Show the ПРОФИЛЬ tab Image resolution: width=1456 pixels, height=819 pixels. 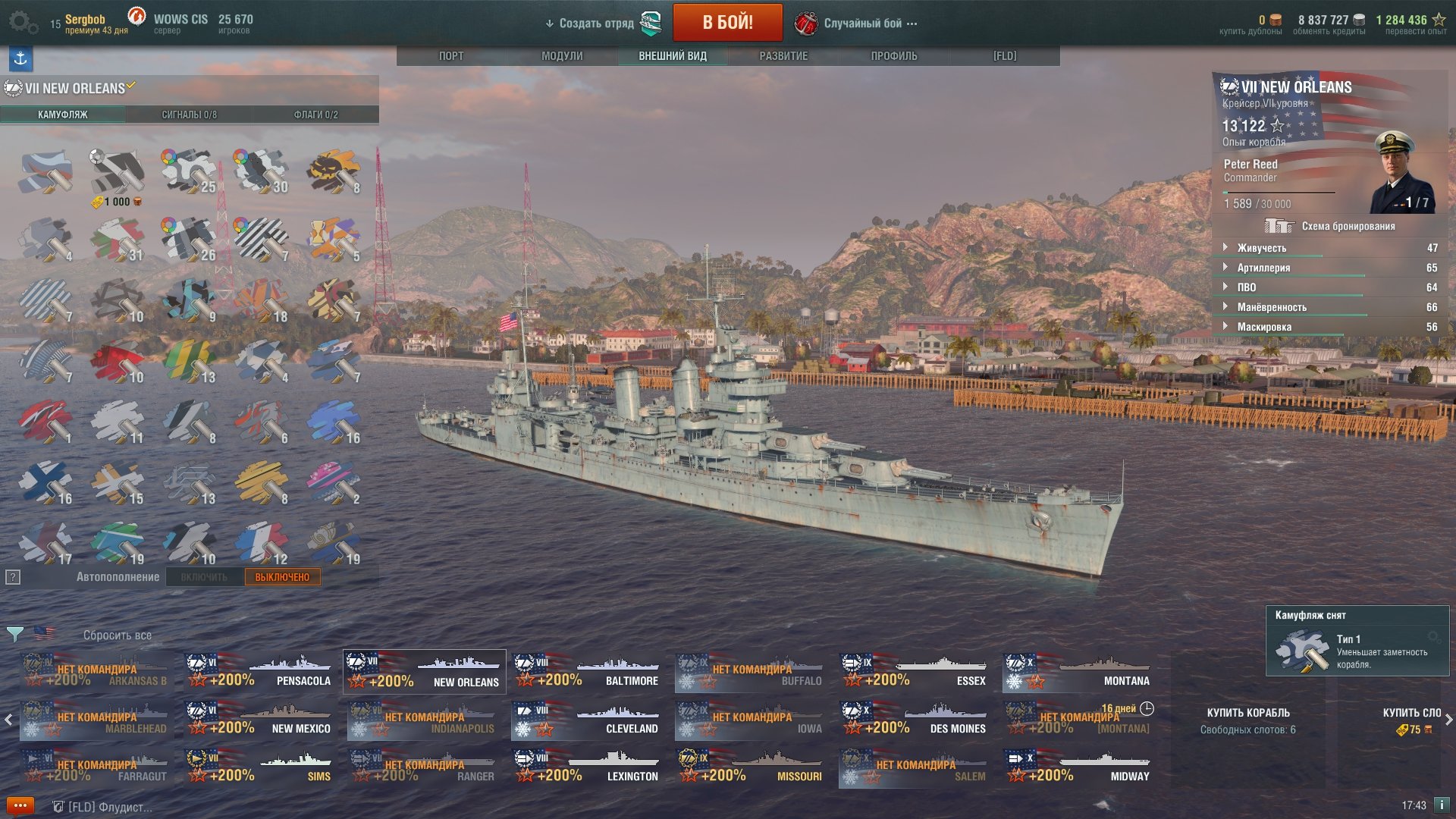tap(894, 56)
